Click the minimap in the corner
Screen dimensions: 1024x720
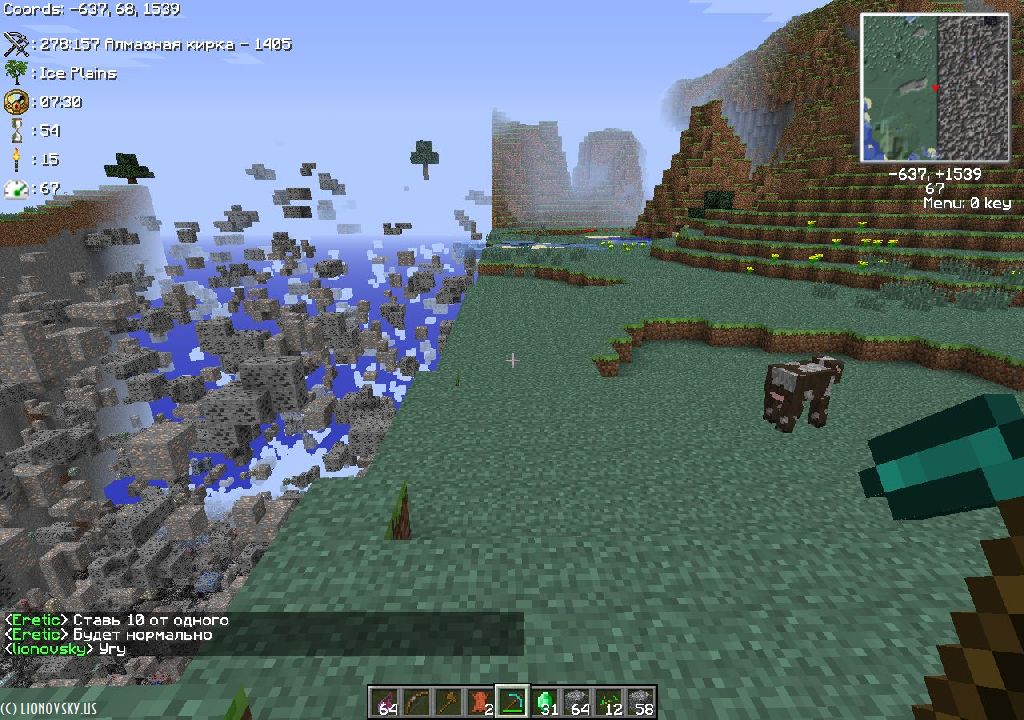click(935, 88)
